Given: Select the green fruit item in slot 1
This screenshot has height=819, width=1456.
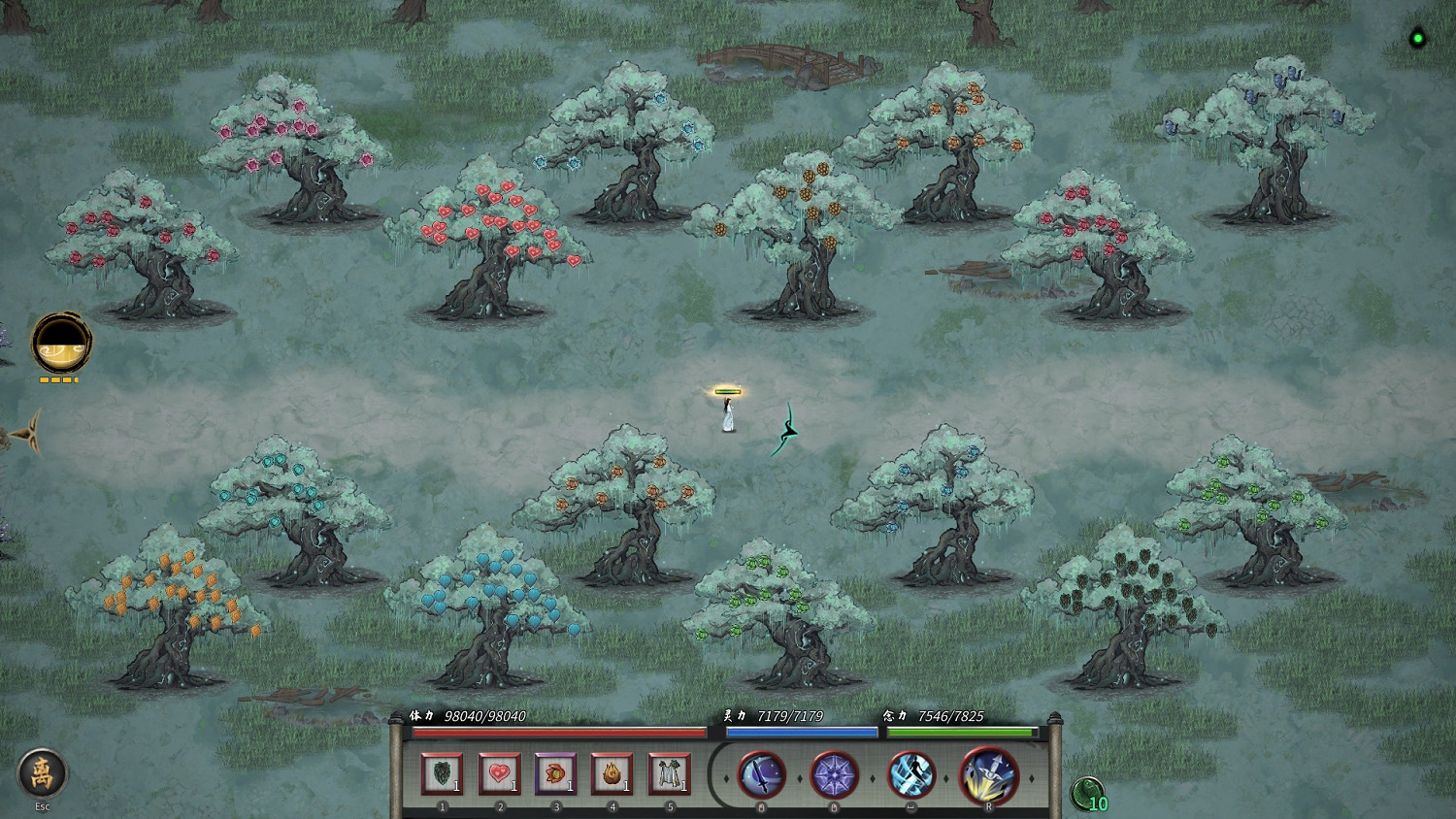Looking at the screenshot, I should (444, 773).
